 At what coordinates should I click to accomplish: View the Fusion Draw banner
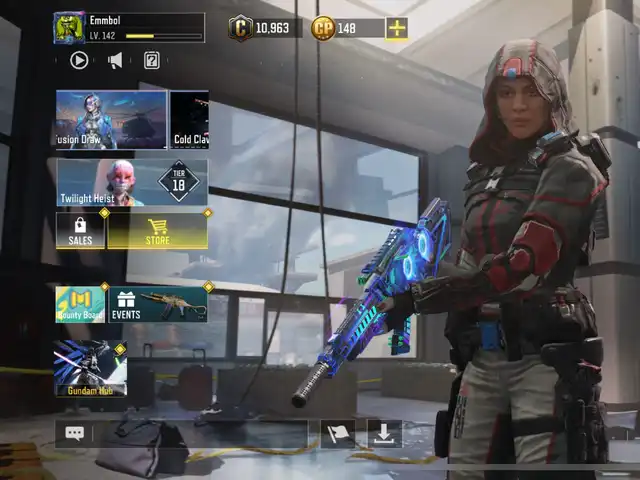coord(111,119)
